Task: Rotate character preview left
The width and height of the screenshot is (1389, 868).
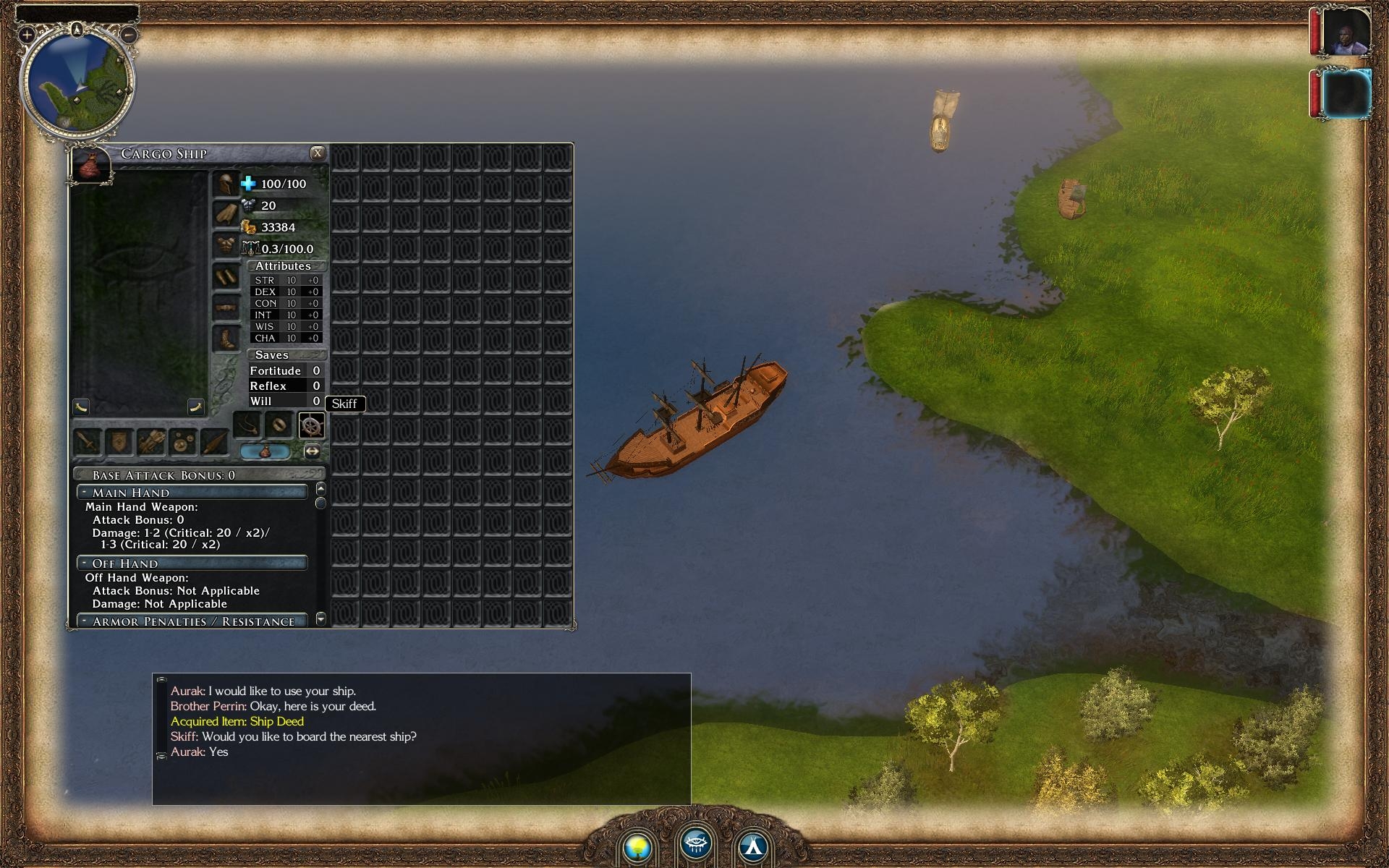Action: 81,407
